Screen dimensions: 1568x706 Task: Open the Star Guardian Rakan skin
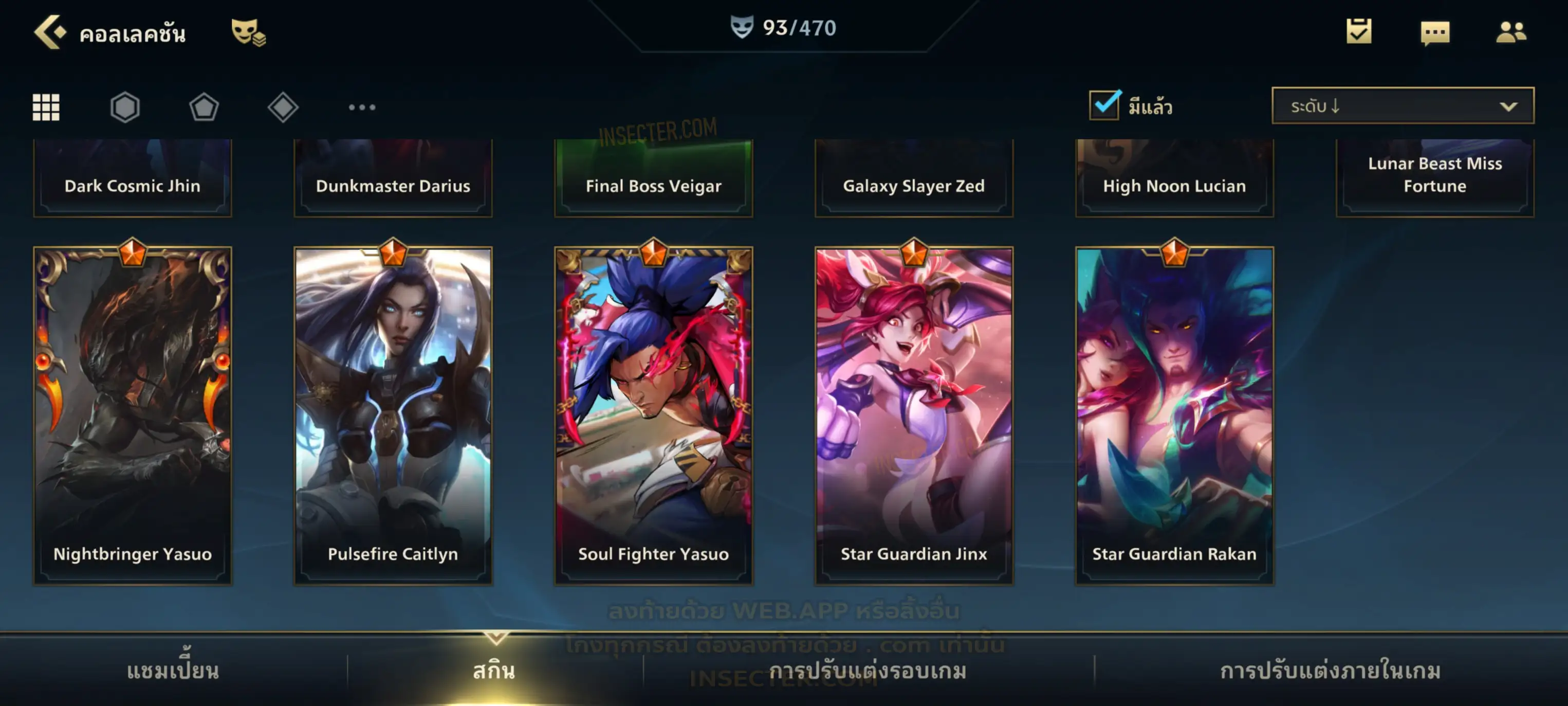[1174, 414]
